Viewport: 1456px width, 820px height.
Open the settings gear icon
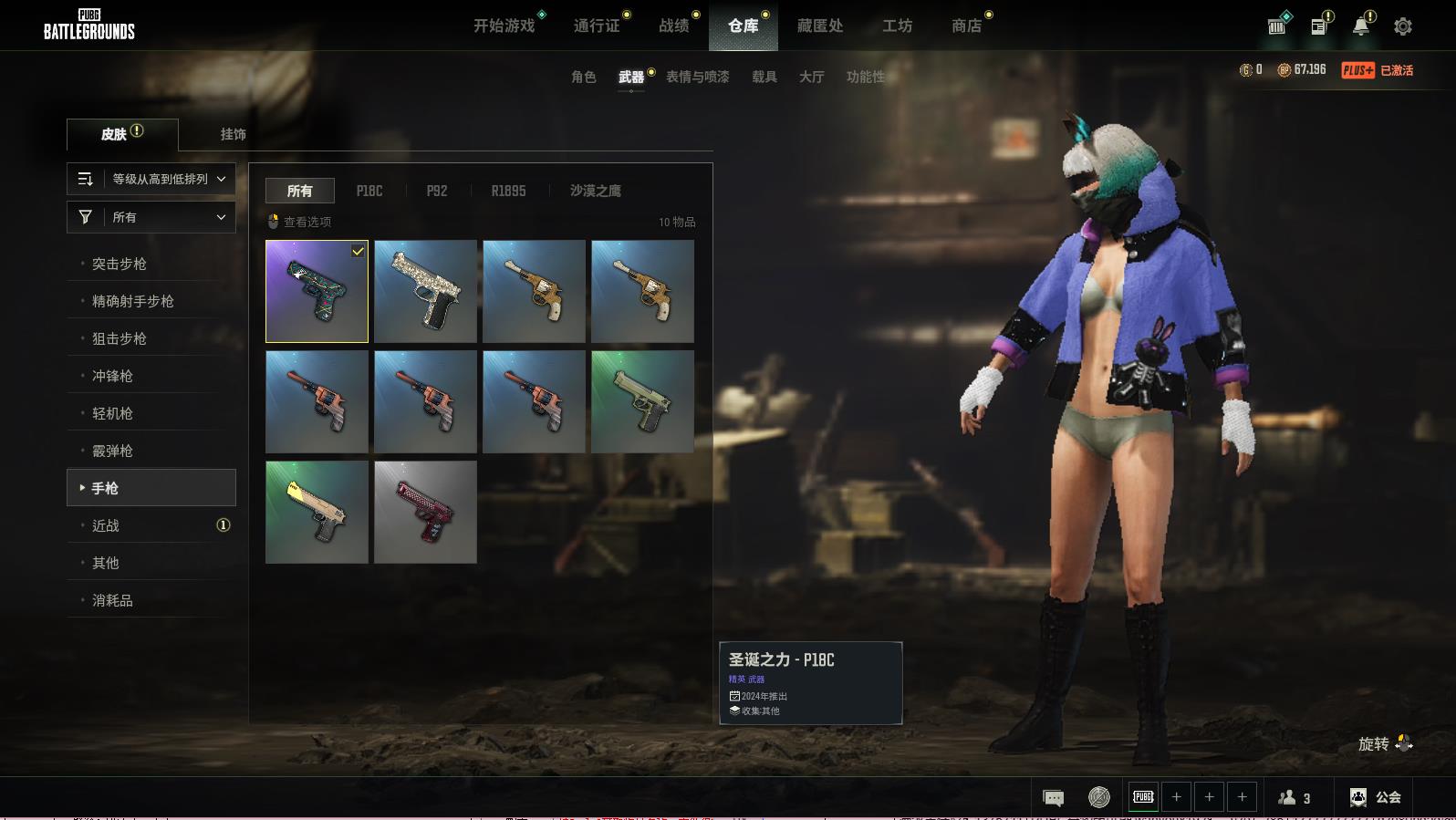[x=1402, y=26]
